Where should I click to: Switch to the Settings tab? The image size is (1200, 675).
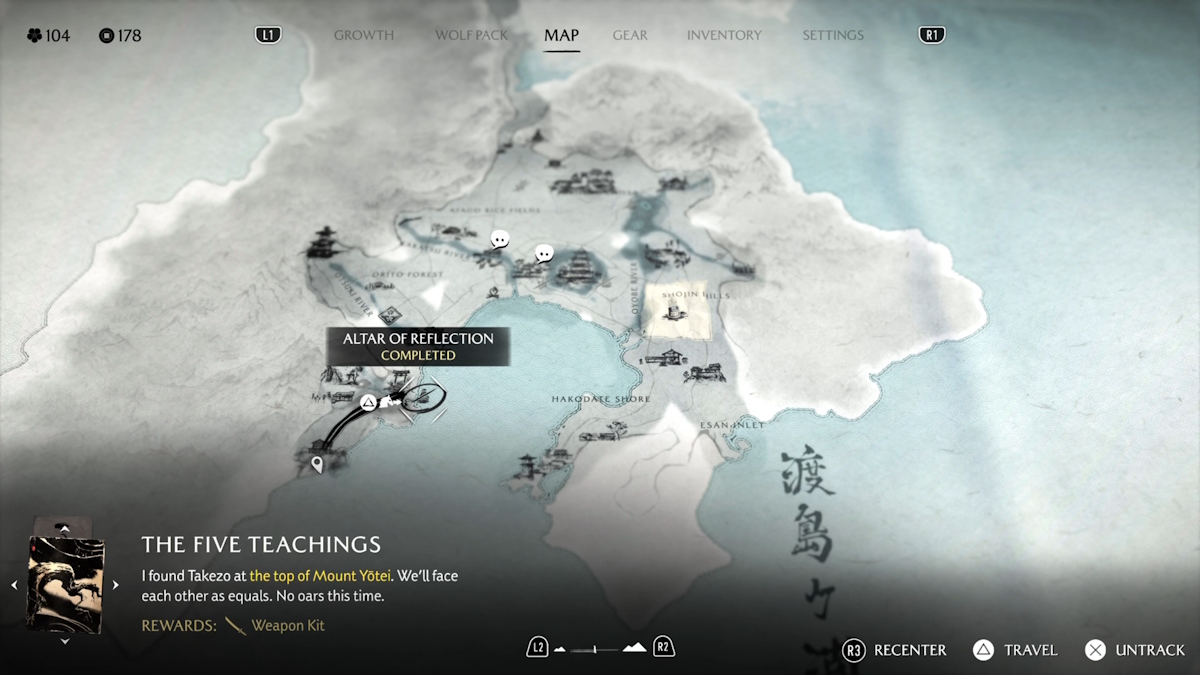832,35
